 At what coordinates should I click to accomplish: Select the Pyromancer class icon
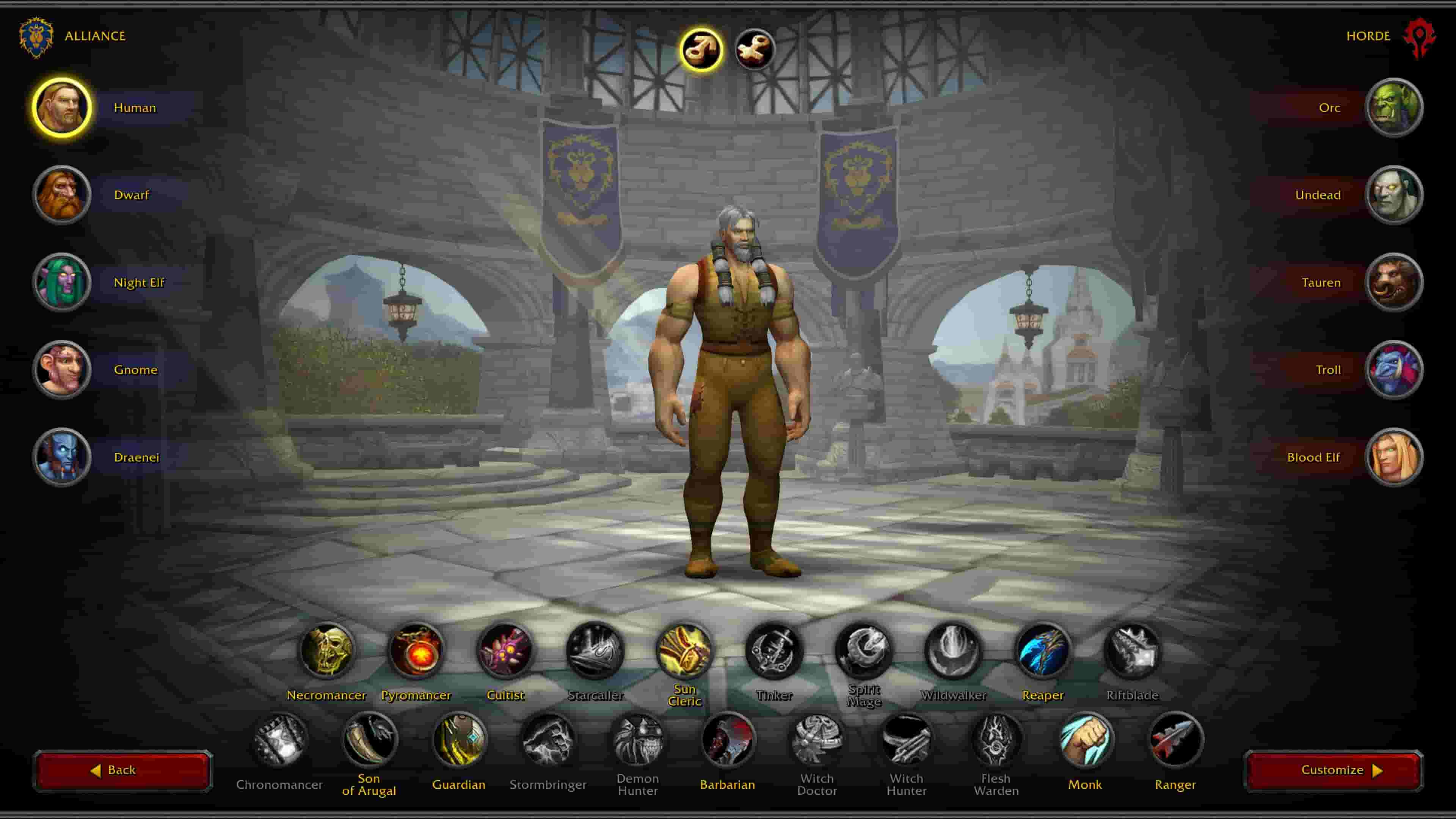click(417, 651)
